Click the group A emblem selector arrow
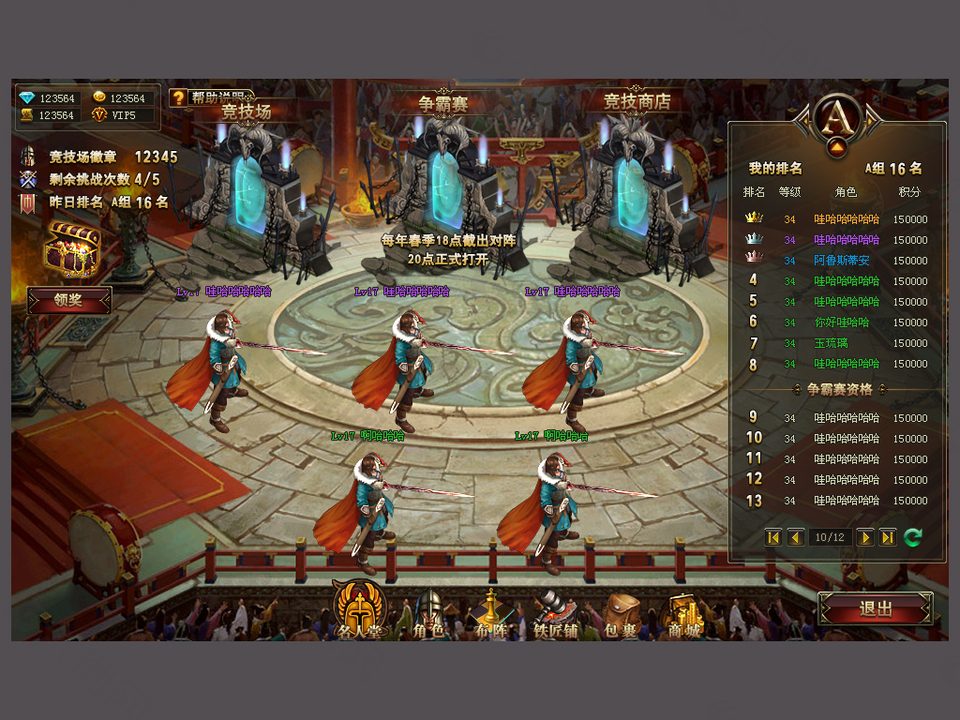The height and width of the screenshot is (720, 960). (838, 148)
